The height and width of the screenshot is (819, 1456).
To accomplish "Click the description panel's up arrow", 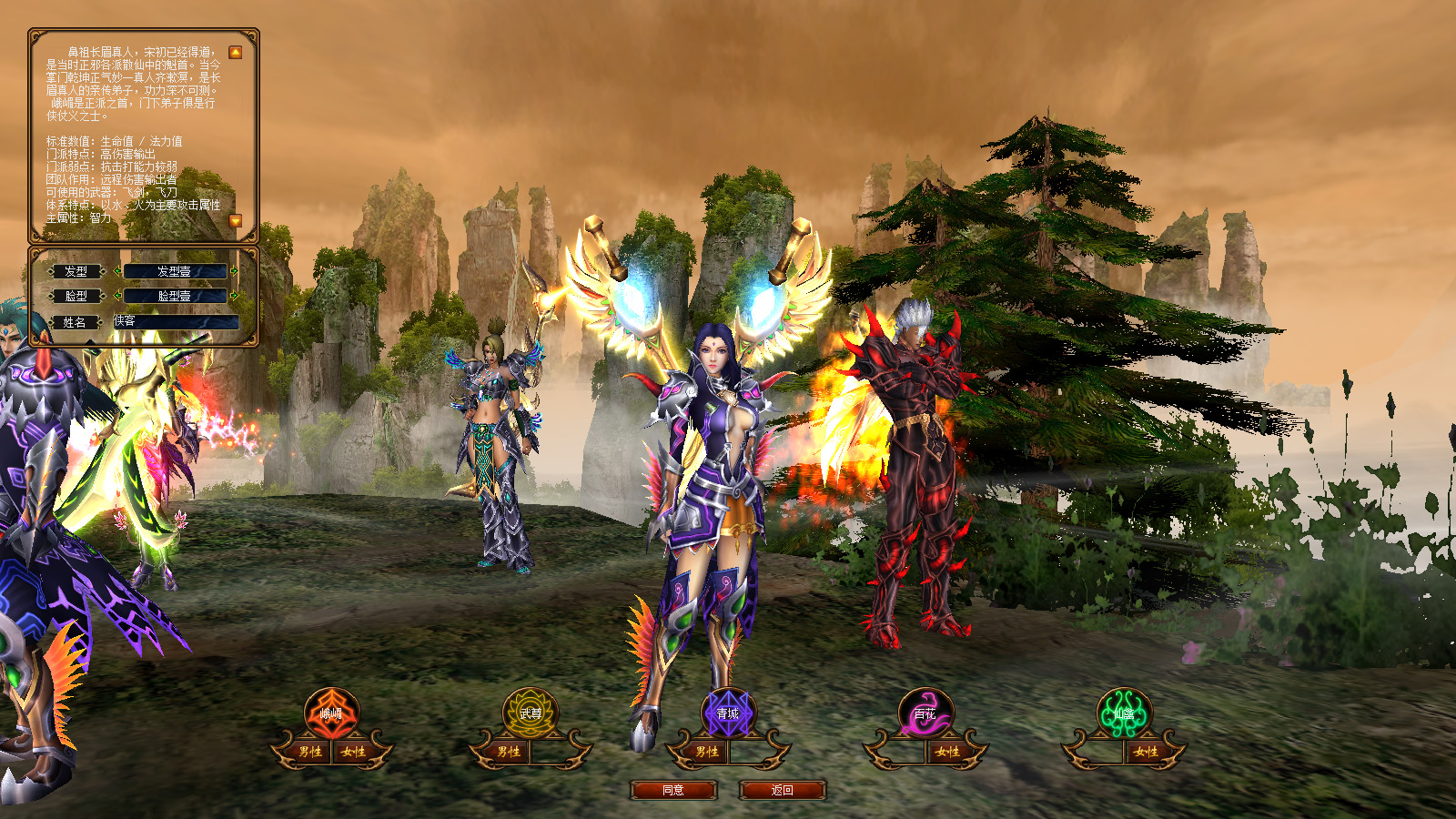I will (x=235, y=53).
